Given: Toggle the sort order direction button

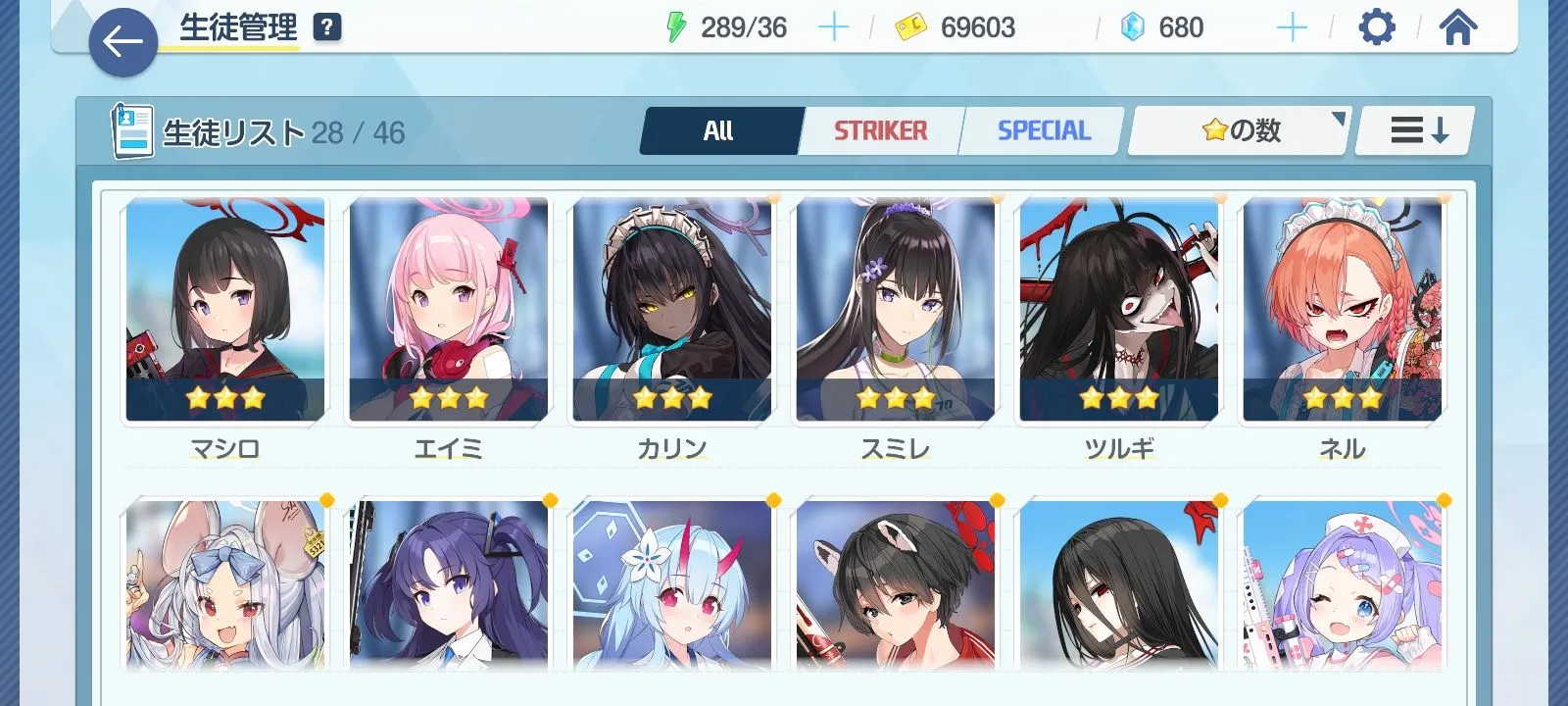Looking at the screenshot, I should (1417, 130).
